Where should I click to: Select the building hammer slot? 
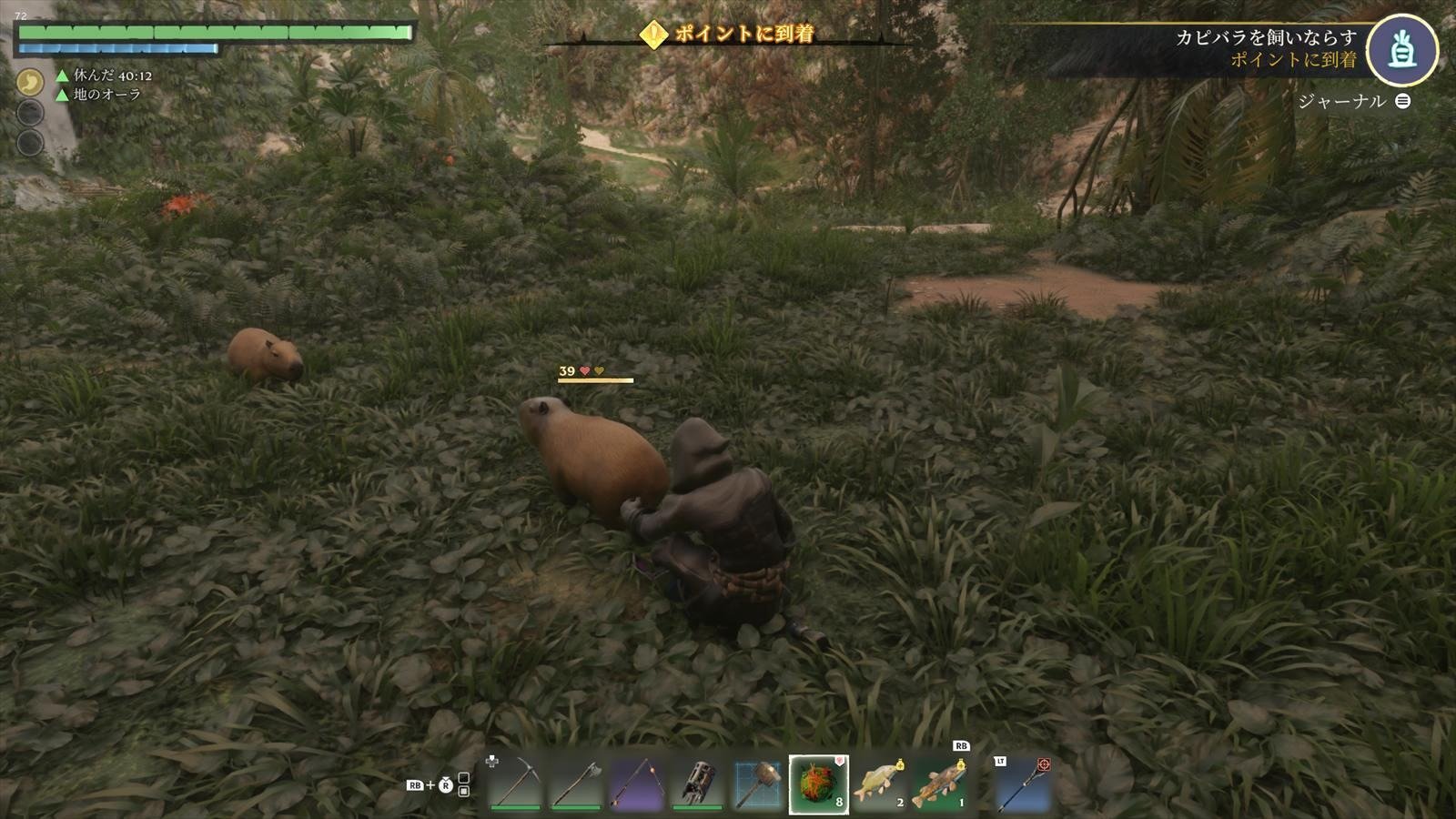[757, 784]
